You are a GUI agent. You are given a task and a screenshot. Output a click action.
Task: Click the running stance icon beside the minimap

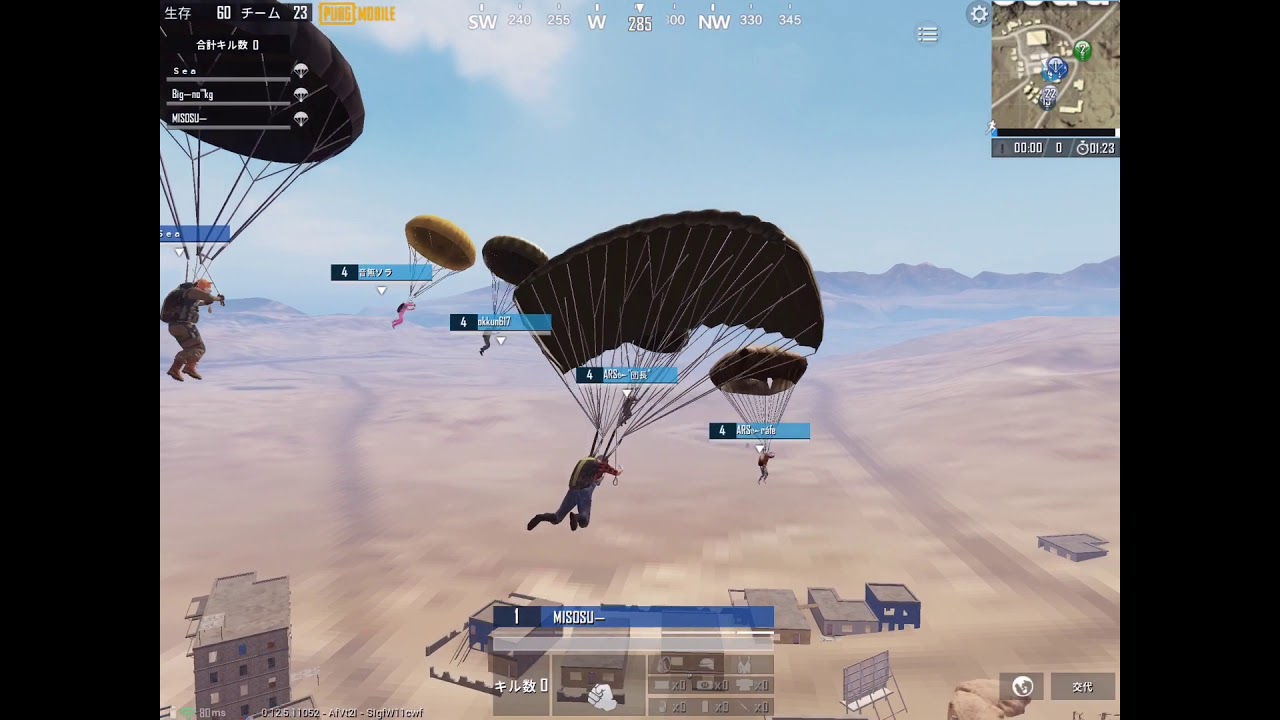click(x=990, y=125)
